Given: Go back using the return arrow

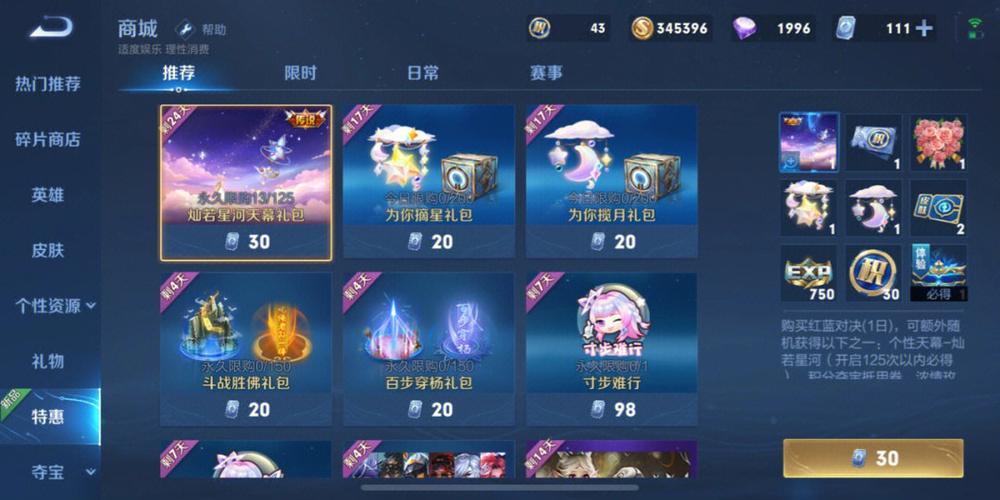Looking at the screenshot, I should [49, 28].
